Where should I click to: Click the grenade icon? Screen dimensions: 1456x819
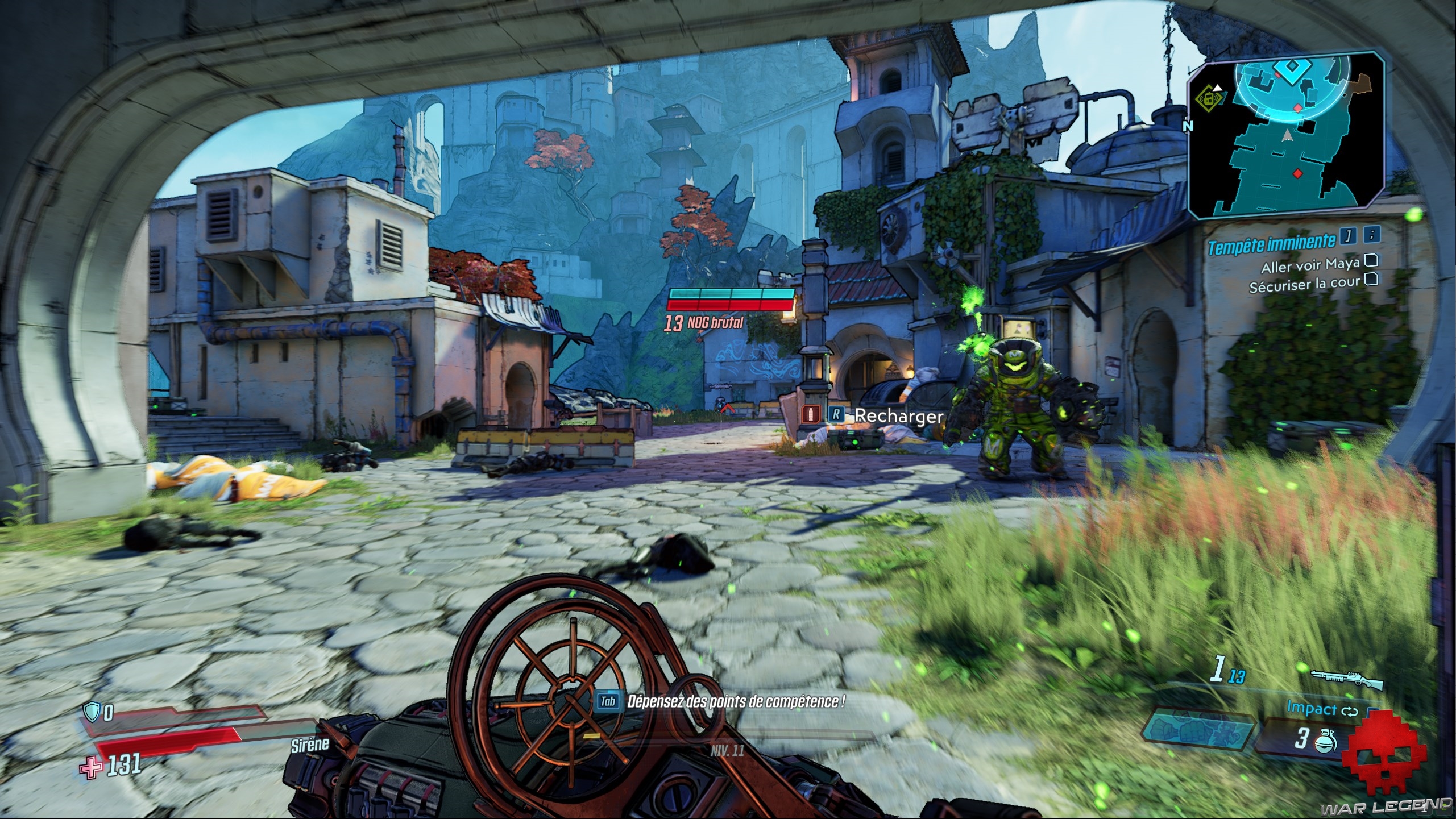[1326, 741]
